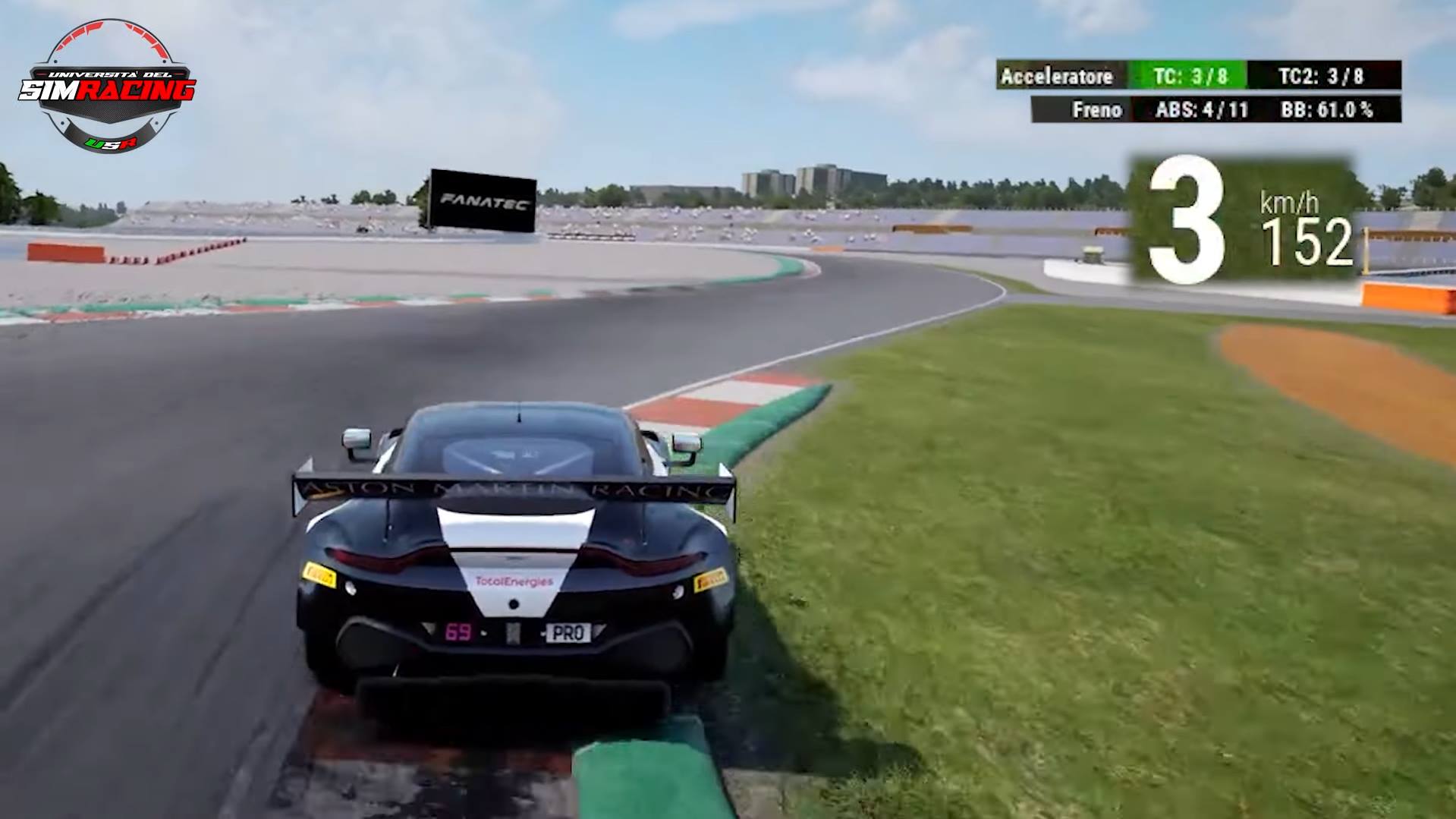Viewport: 1456px width, 819px height.
Task: Click the Fanatec trackside billboard
Action: 483,200
